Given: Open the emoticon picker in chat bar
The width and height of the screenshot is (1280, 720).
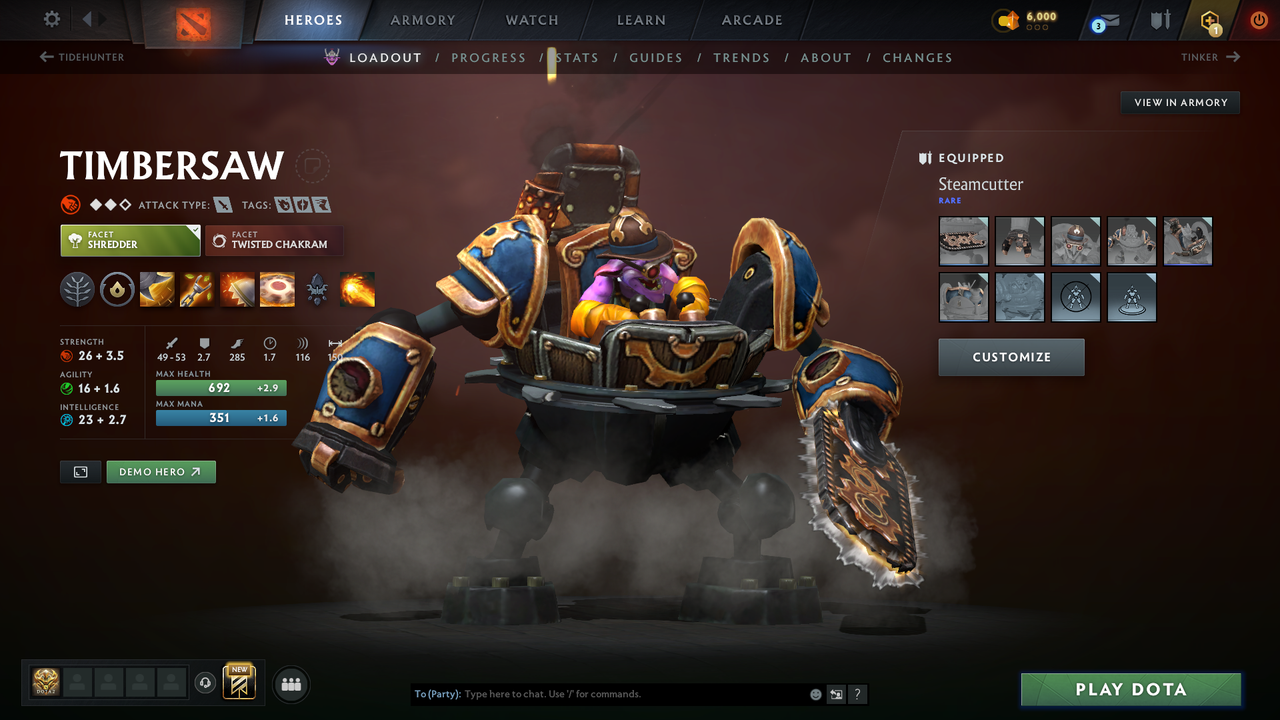Looking at the screenshot, I should click(x=816, y=693).
